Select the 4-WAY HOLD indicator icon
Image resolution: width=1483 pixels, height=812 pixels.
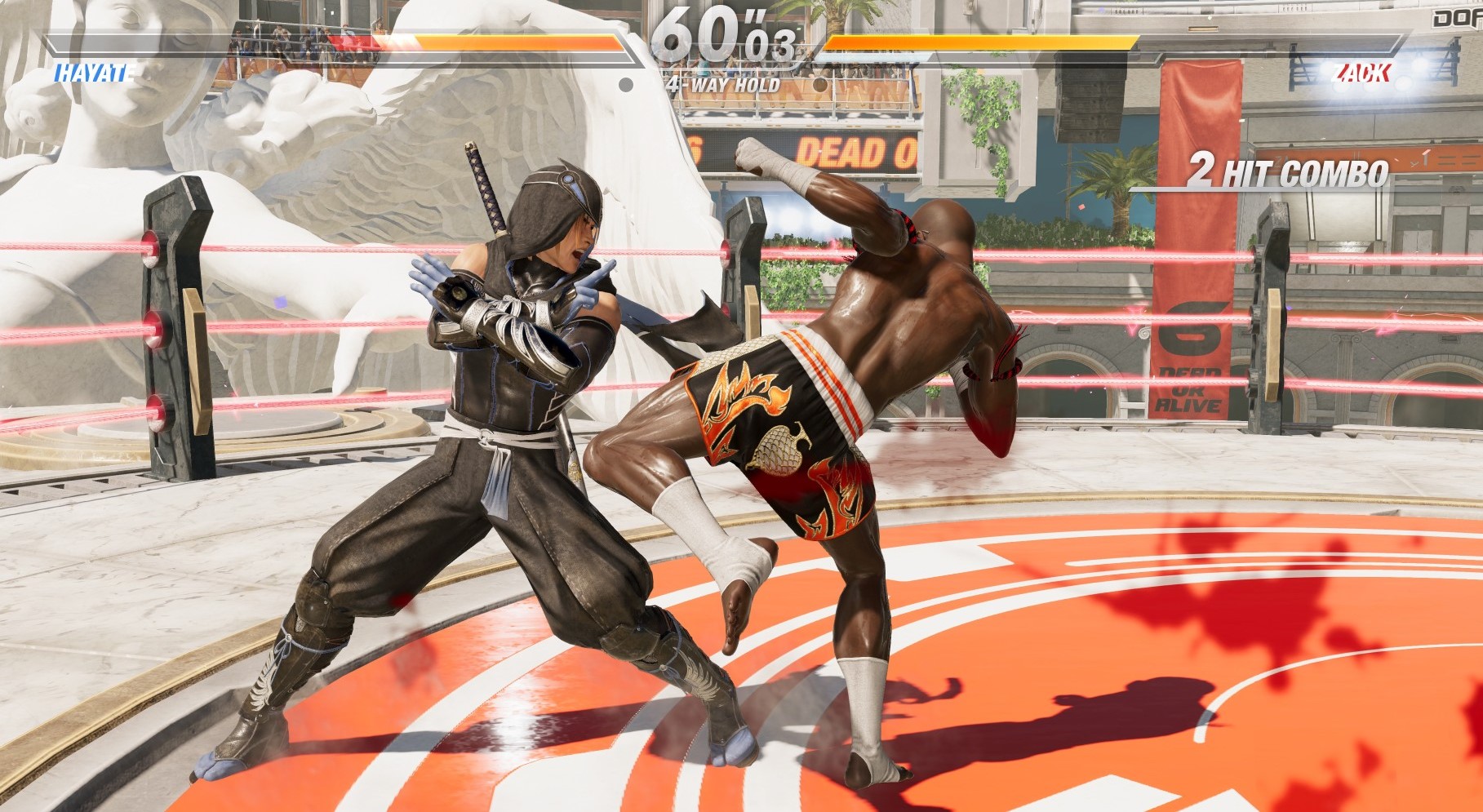[627, 83]
